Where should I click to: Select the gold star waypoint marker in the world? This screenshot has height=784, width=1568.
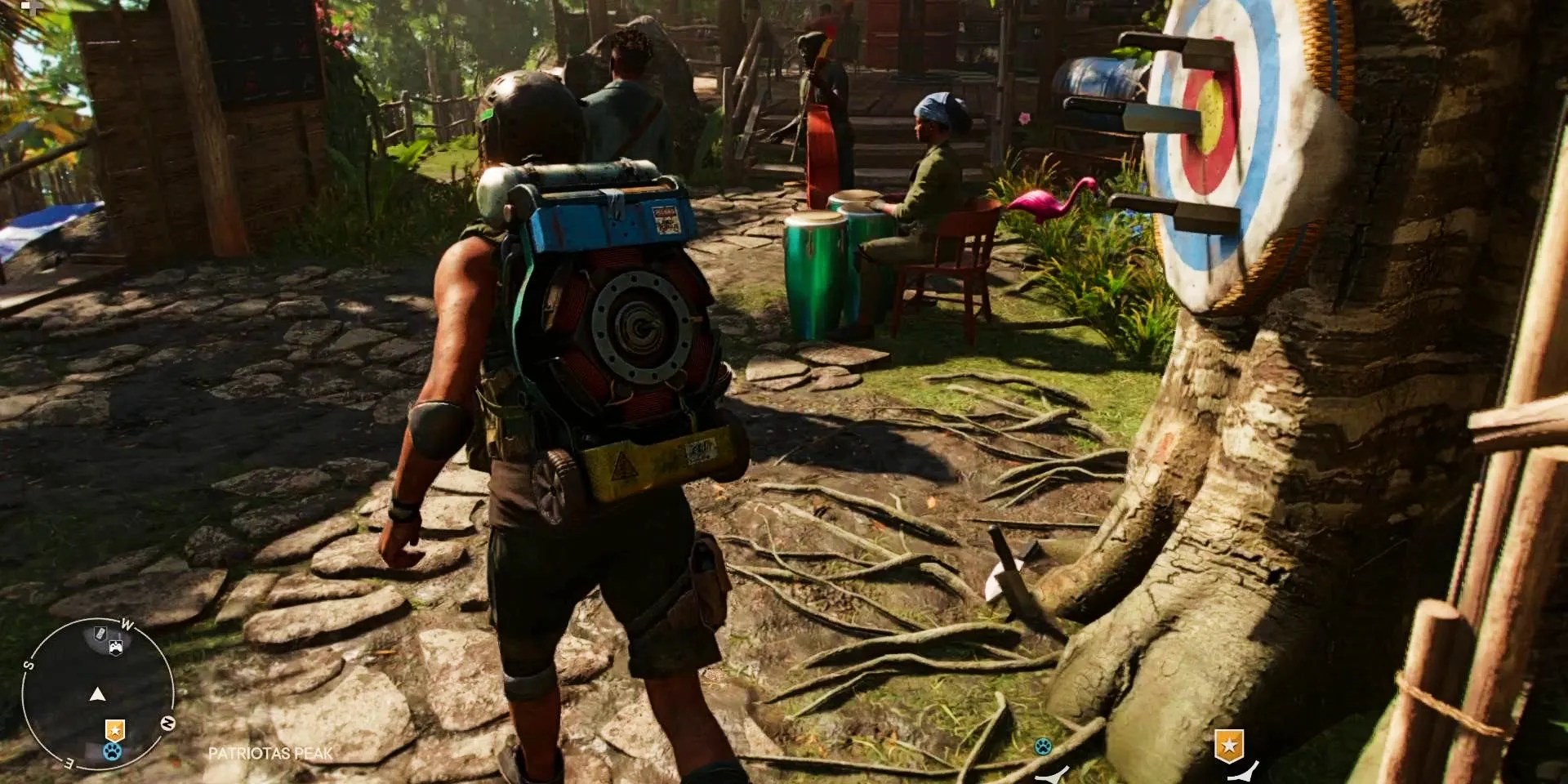pos(1229,746)
